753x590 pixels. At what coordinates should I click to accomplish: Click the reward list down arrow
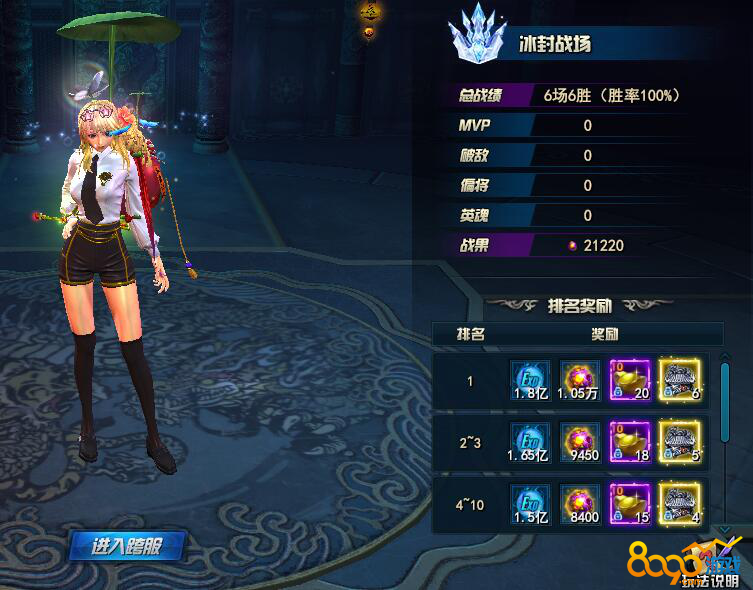[726, 529]
